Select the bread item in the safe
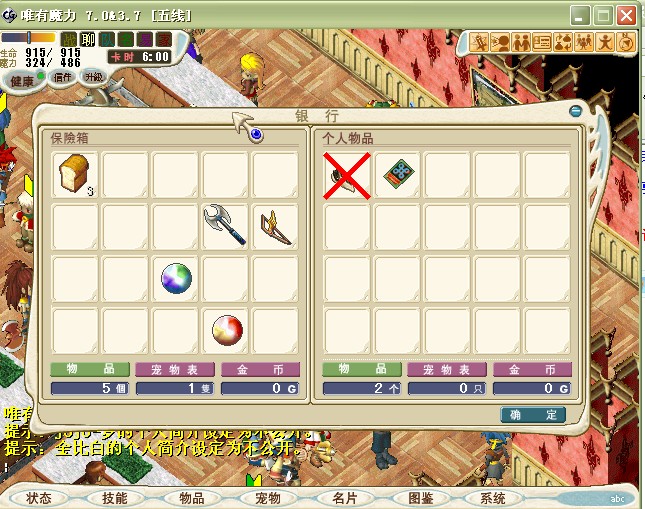645x509 pixels. 75,175
